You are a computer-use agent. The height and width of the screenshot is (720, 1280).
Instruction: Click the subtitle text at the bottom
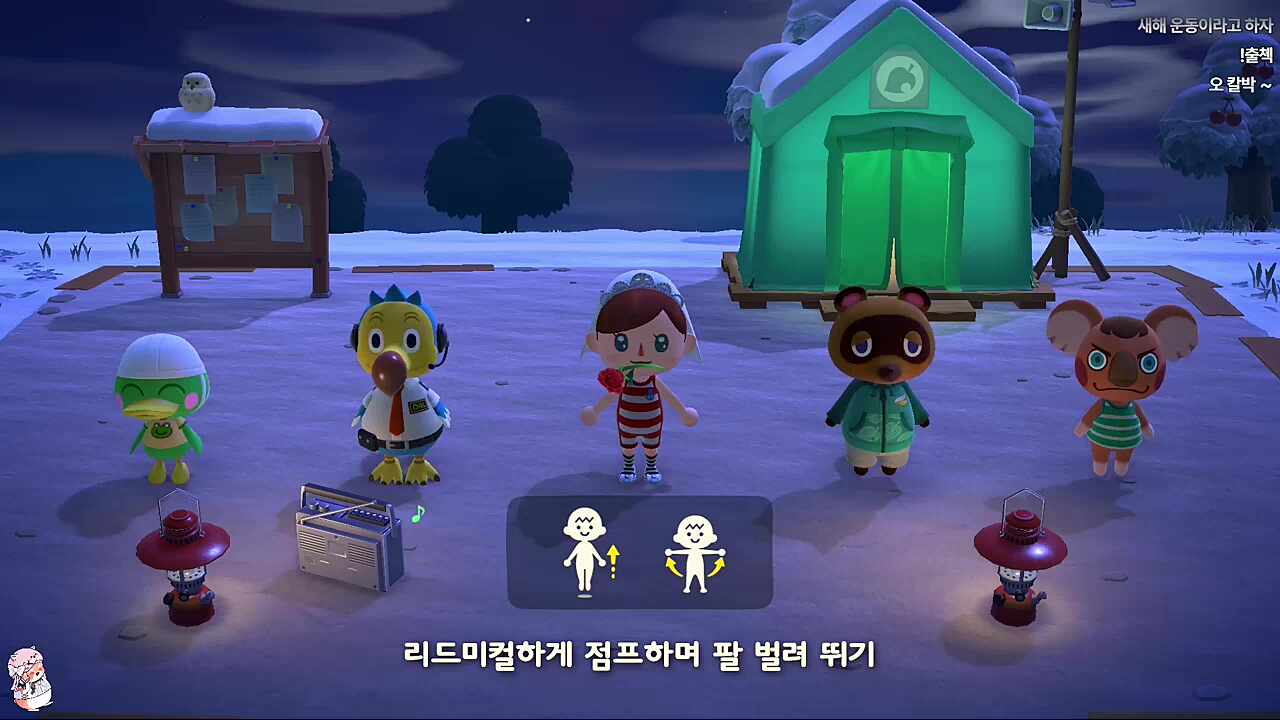[x=640, y=658]
